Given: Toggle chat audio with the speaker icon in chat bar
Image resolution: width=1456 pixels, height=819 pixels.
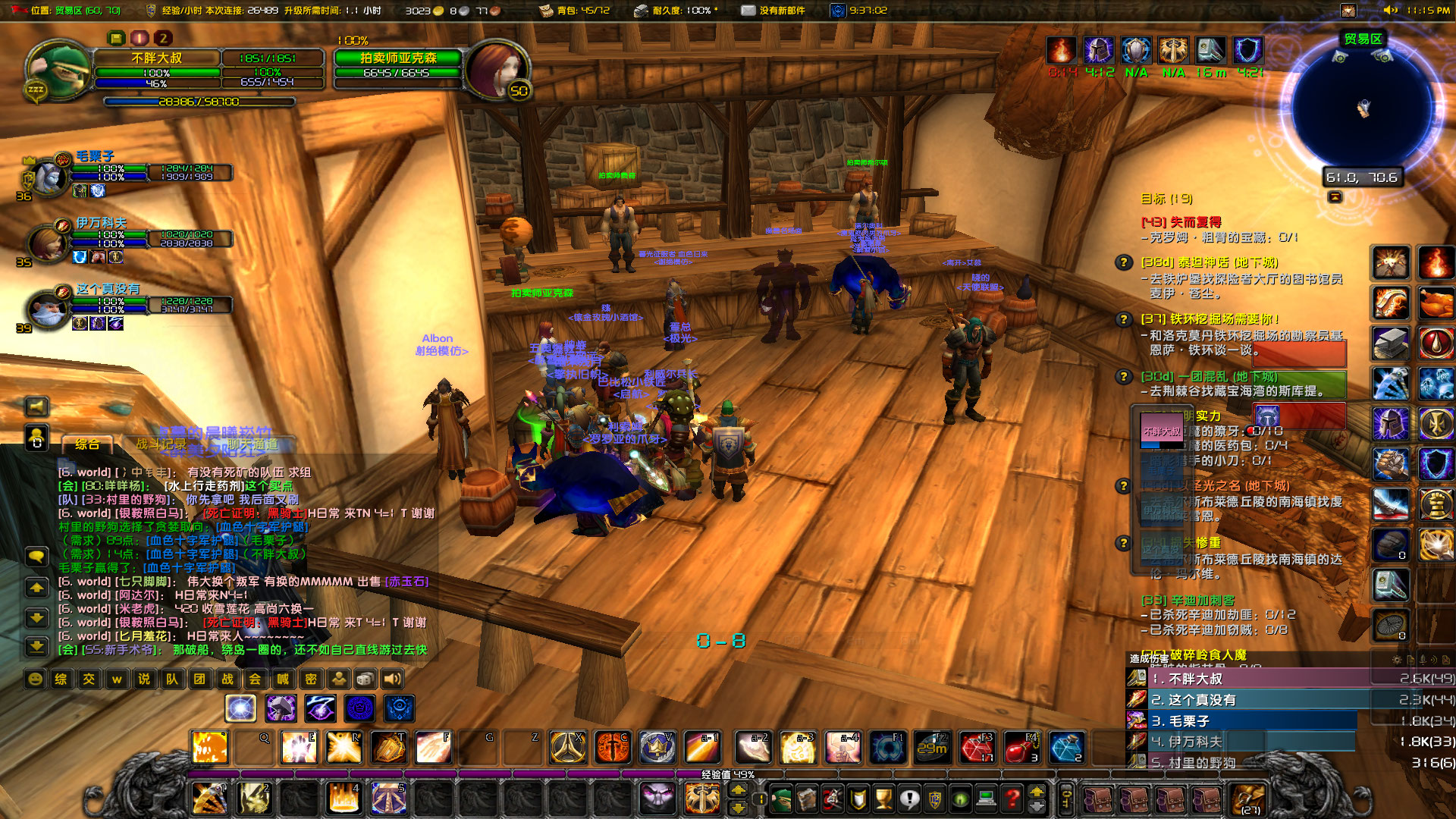Looking at the screenshot, I should 391,679.
